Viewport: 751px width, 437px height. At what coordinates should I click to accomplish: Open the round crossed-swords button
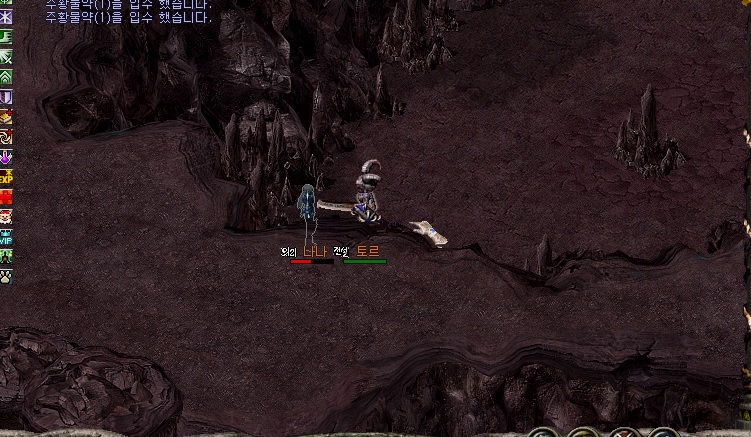623,433
